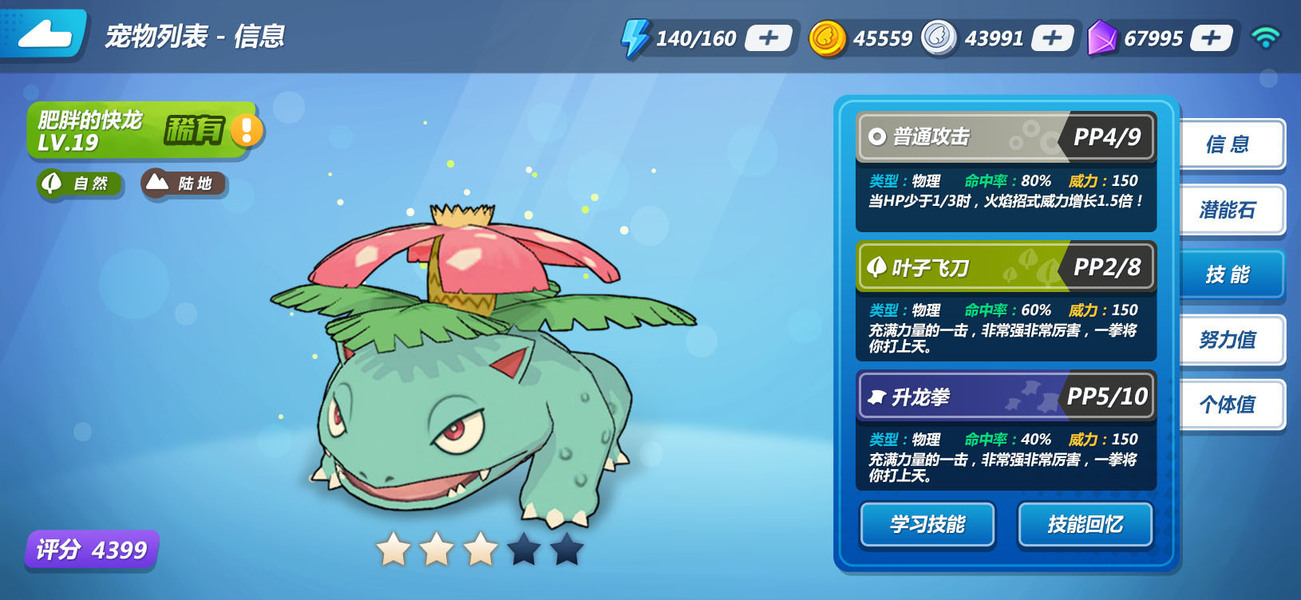Switch to the 潜能石 tab
Viewport: 1301px width, 600px height.
pyautogui.click(x=1230, y=209)
